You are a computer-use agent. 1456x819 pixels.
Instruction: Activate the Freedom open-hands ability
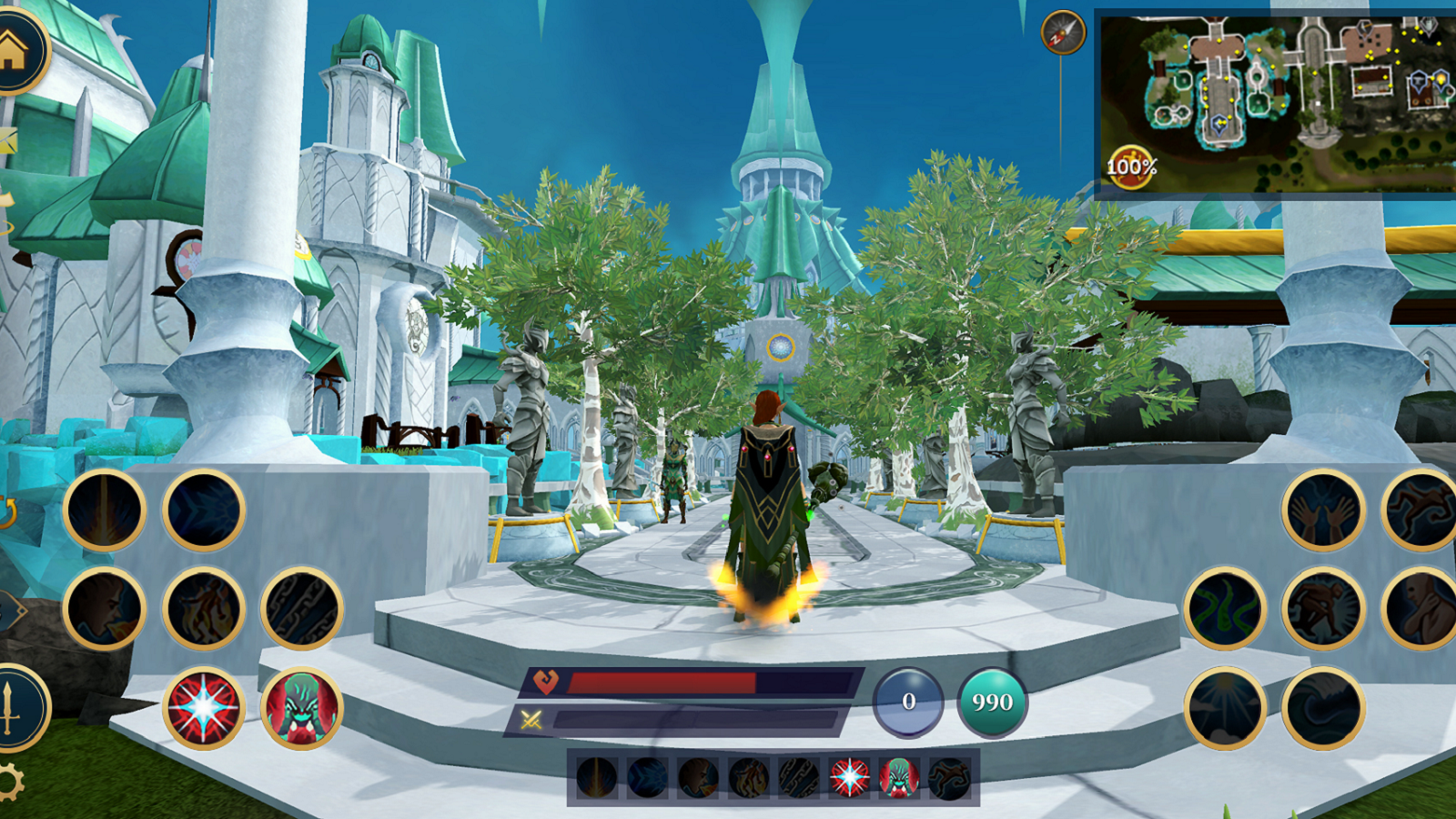tap(1324, 510)
